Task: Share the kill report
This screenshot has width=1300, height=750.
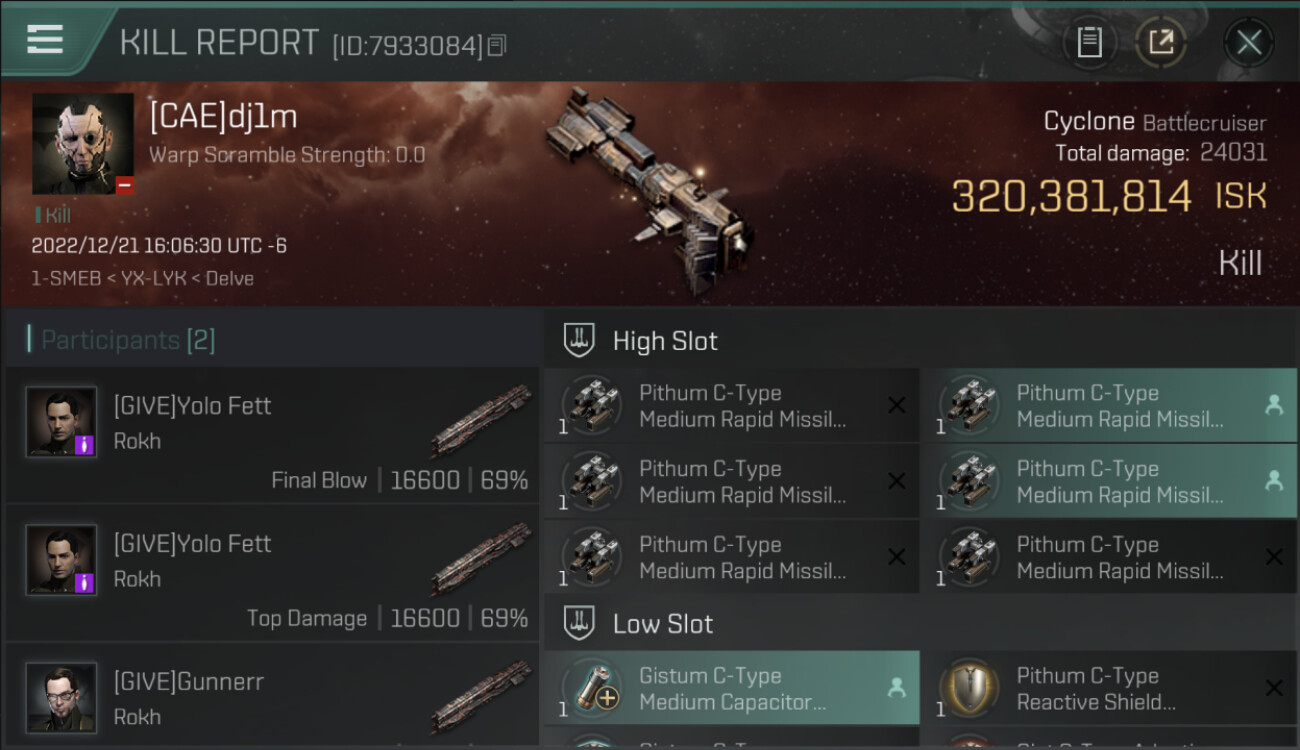Action: point(1160,42)
